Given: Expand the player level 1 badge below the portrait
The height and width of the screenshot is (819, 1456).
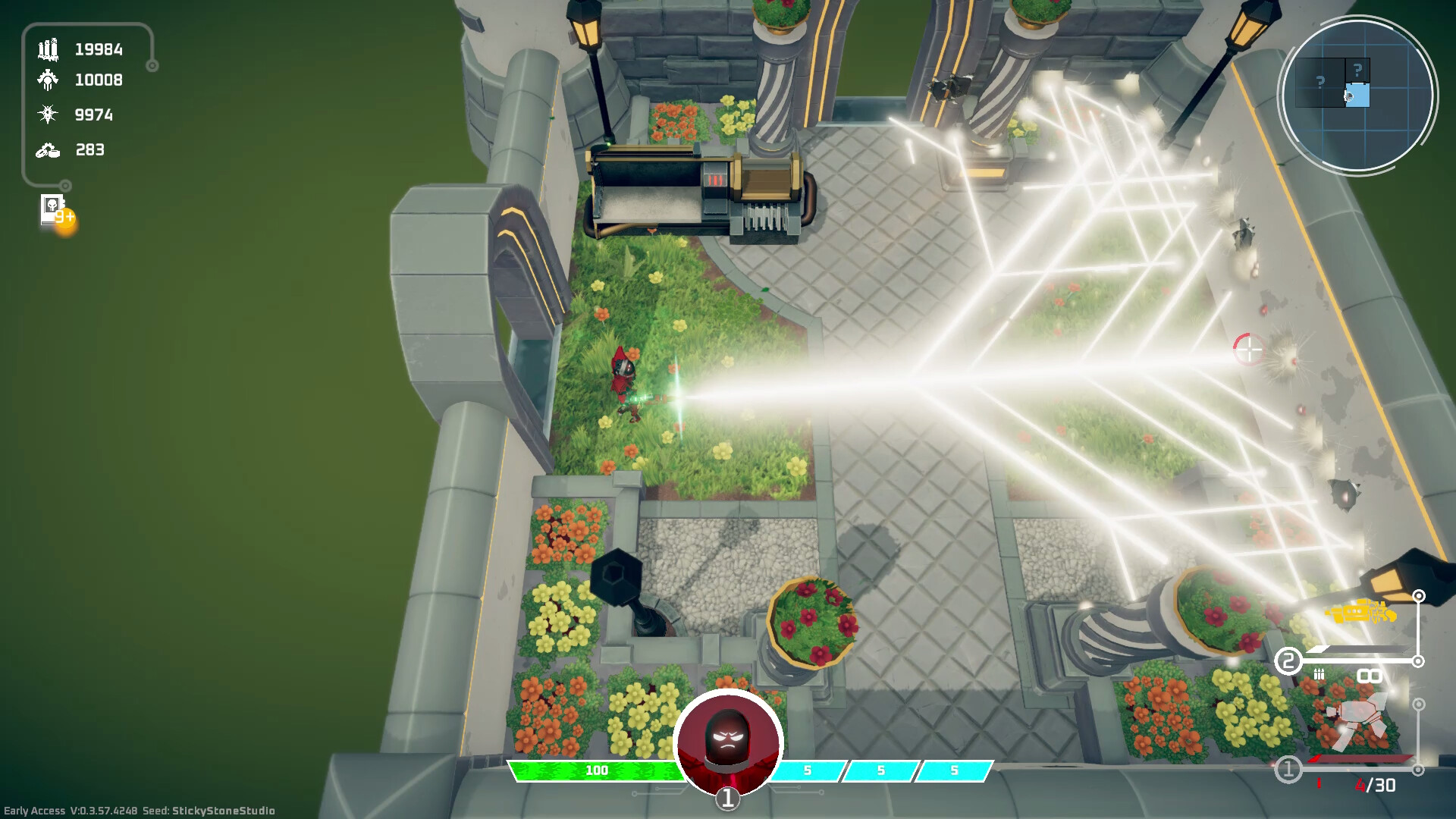Looking at the screenshot, I should click(728, 797).
